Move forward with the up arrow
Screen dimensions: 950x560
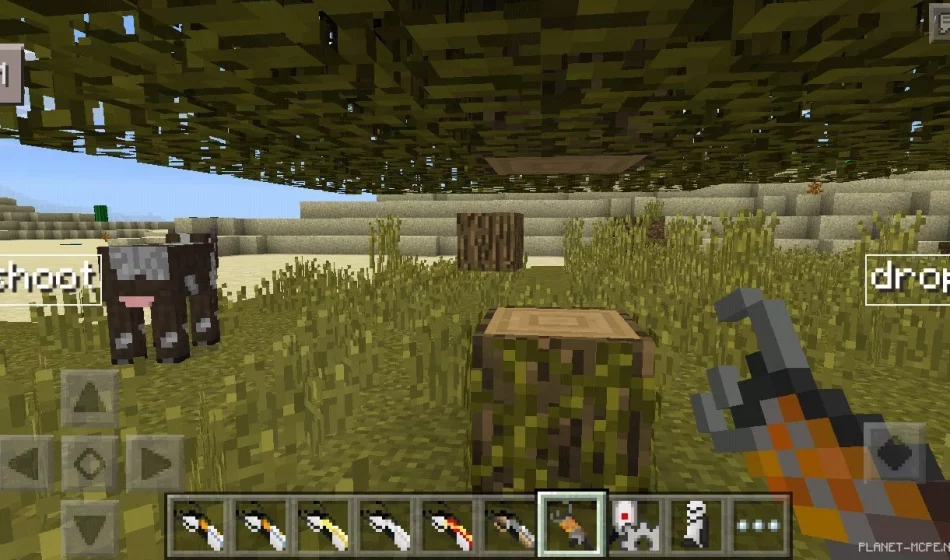(x=90, y=399)
